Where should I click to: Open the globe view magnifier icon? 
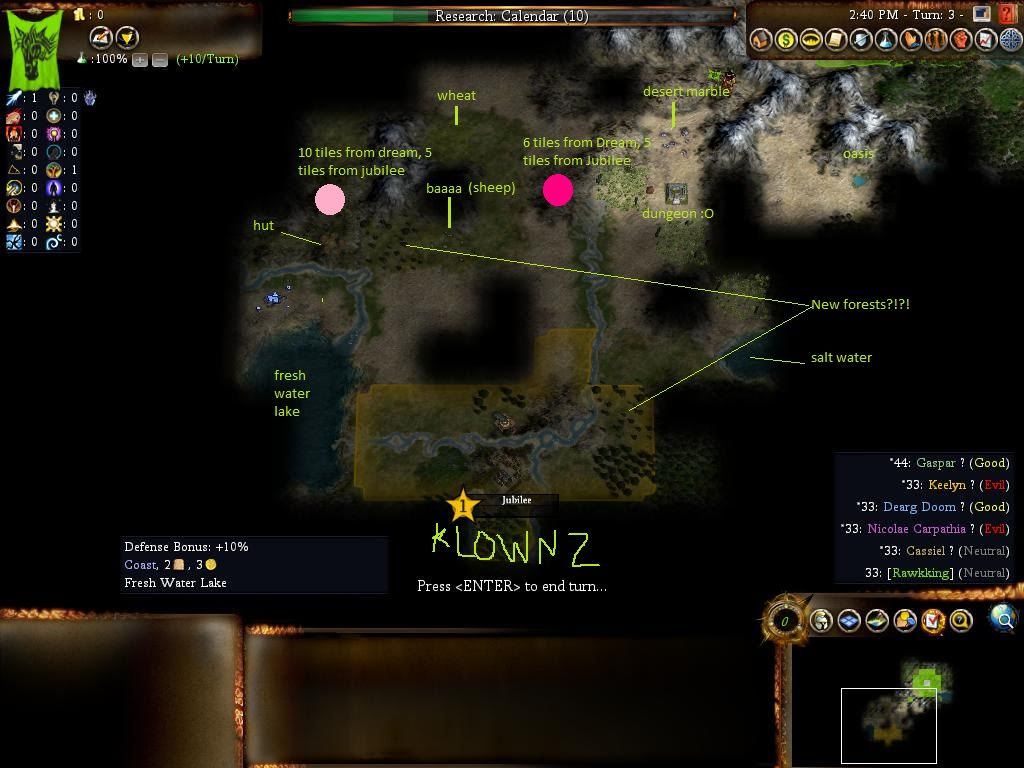pos(1003,619)
